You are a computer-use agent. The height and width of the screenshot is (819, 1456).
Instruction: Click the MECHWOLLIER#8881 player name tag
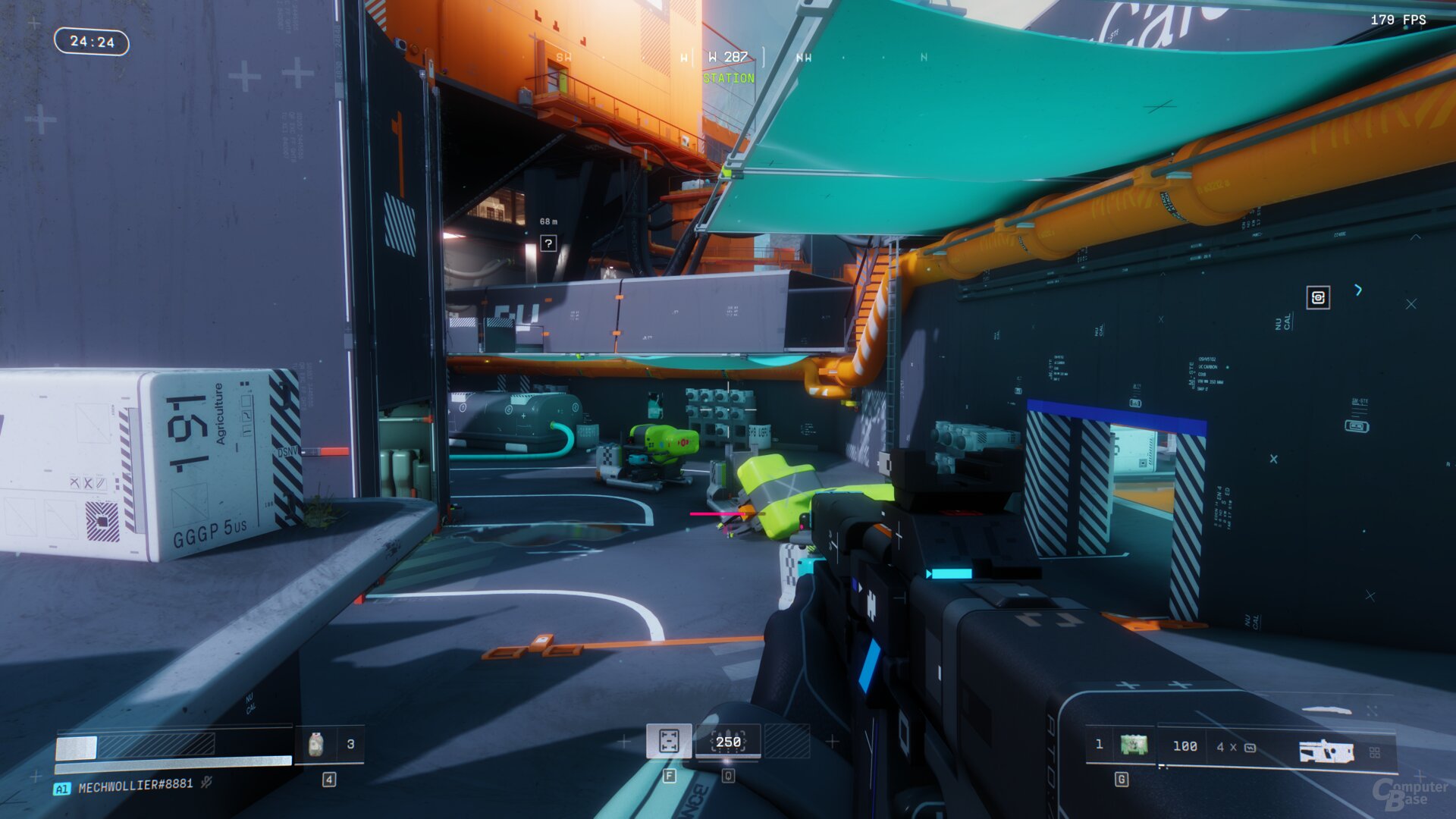(135, 786)
